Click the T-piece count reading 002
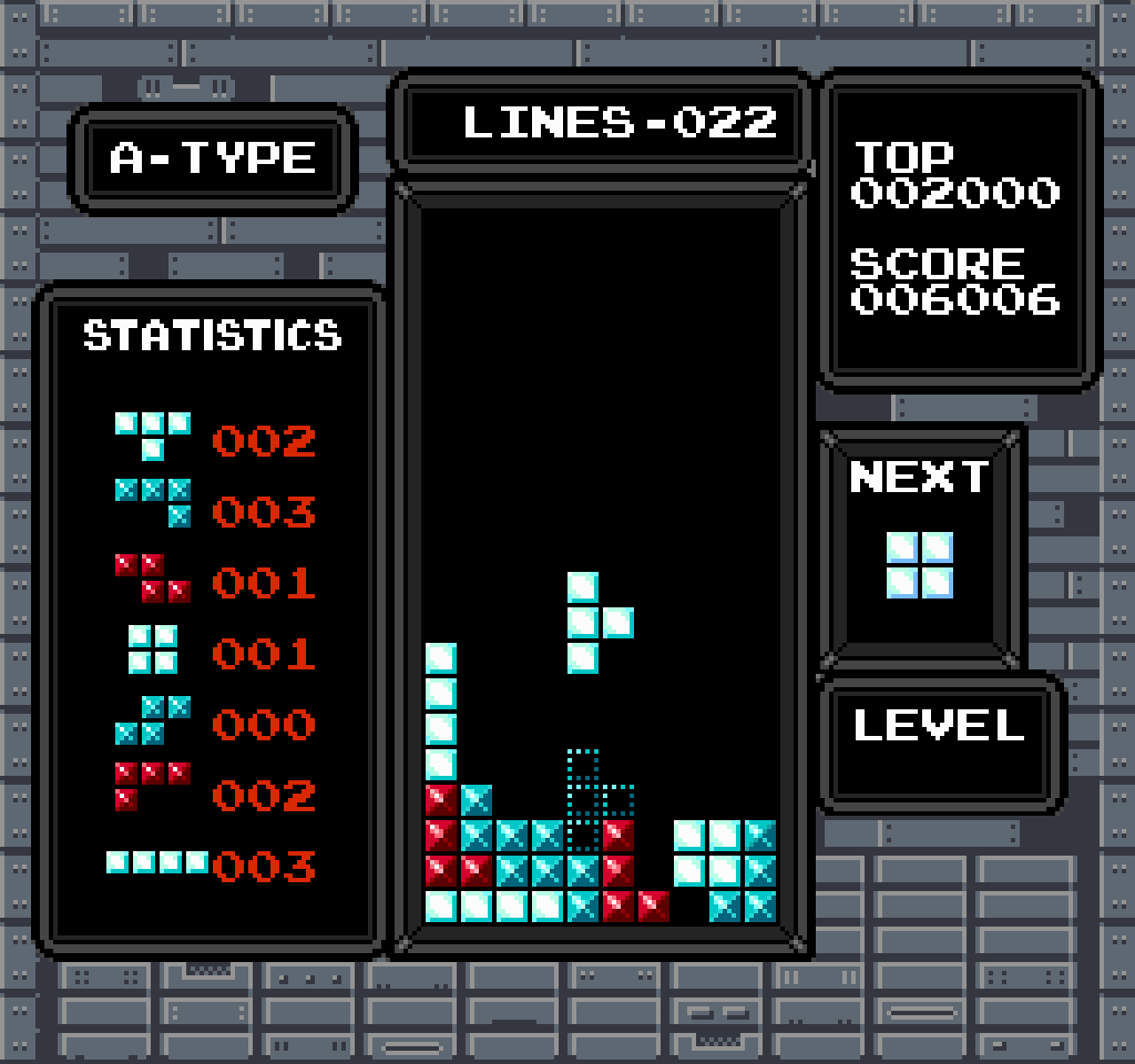This screenshot has height=1064, width=1135. pyautogui.click(x=263, y=441)
